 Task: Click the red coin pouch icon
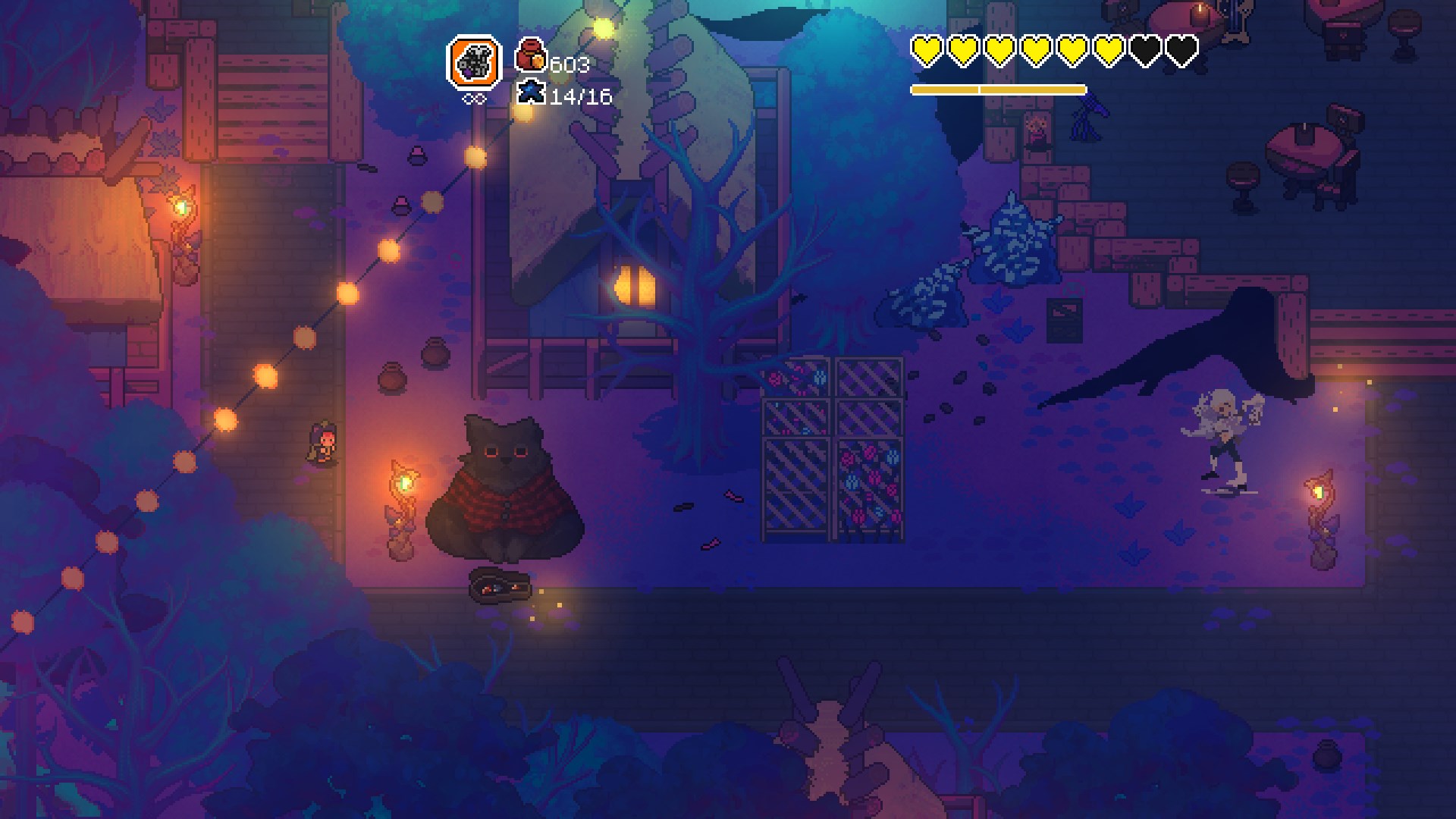coord(531,54)
